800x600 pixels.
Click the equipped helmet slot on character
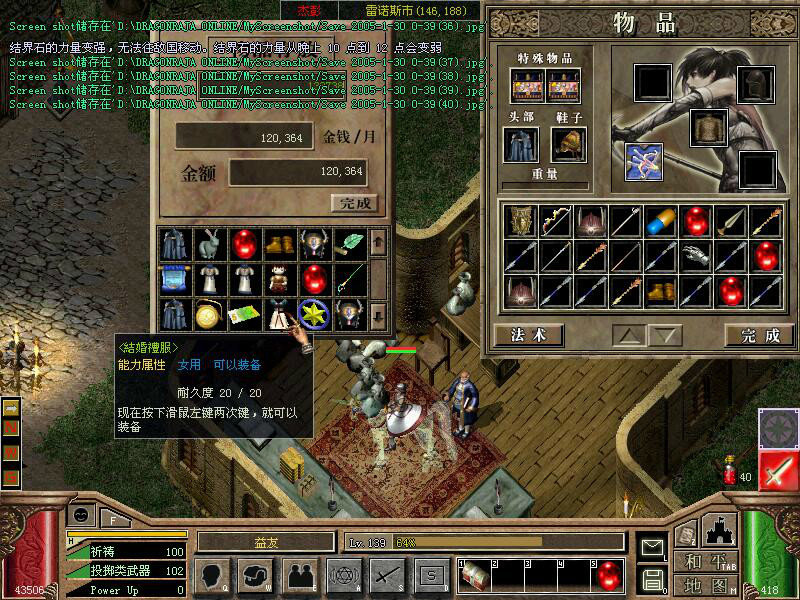point(756,82)
